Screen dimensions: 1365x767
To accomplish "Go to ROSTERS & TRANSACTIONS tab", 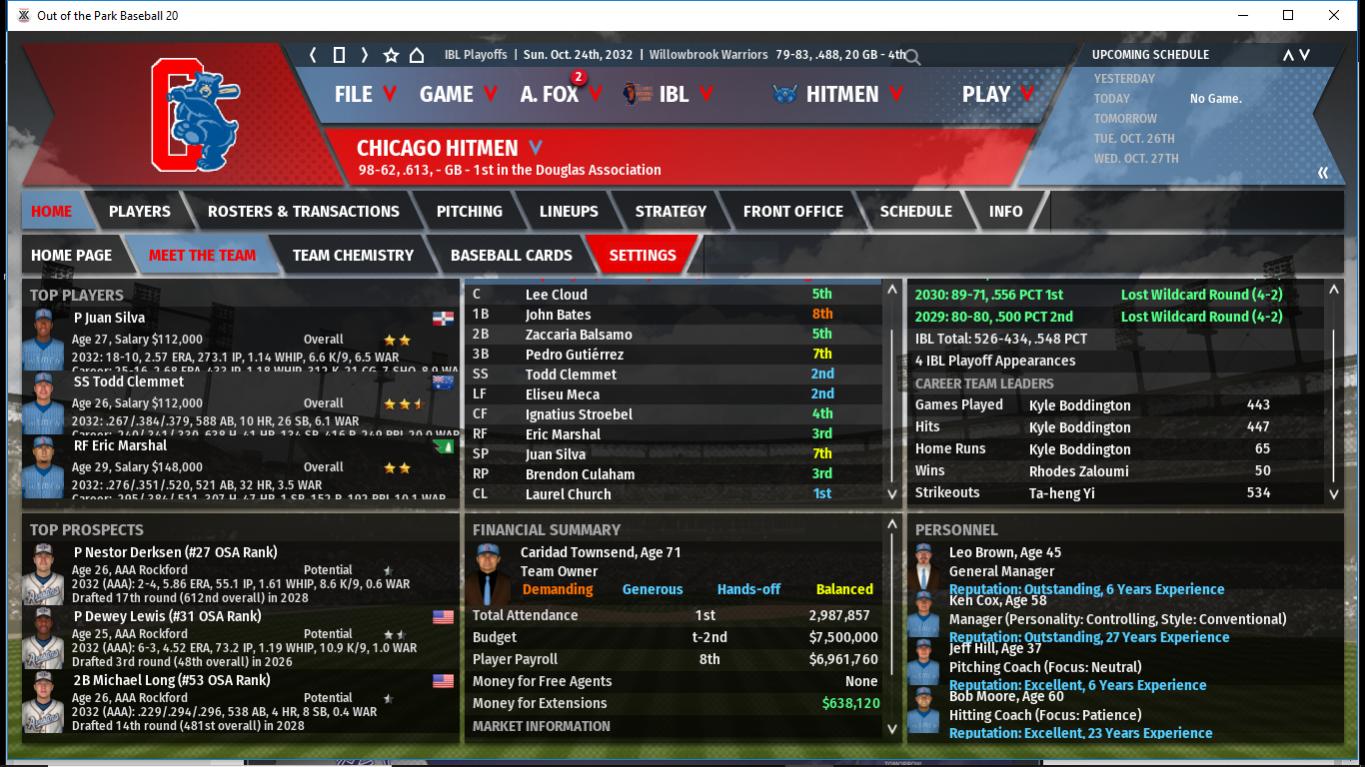I will pos(303,211).
